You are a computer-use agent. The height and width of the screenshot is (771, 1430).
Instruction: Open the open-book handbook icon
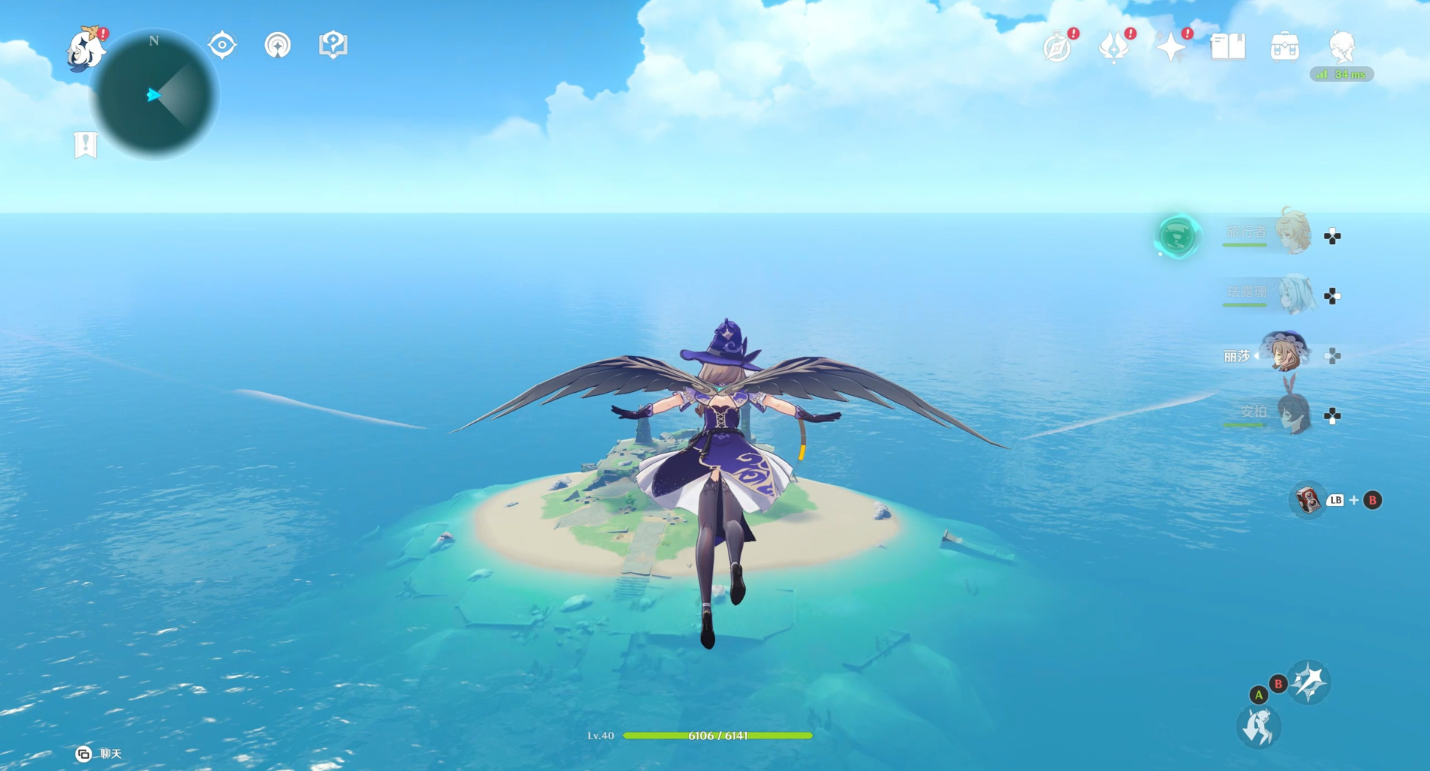1228,46
